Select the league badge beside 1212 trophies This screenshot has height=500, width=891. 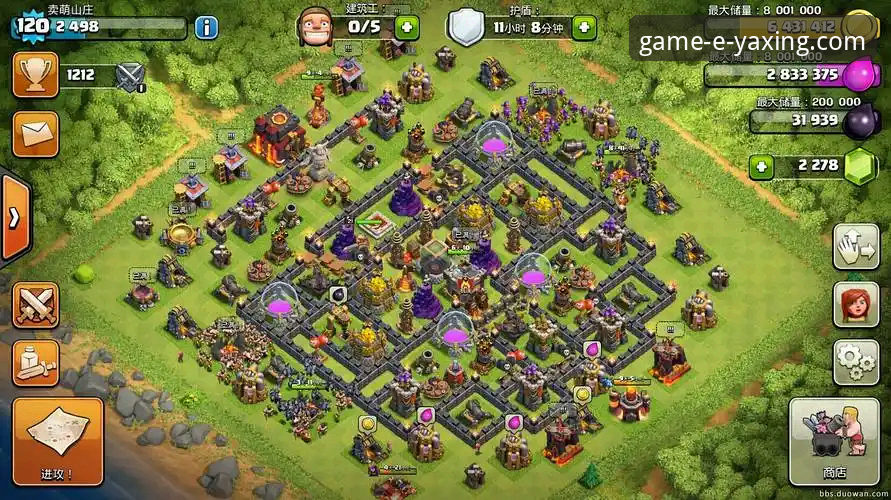tap(131, 76)
